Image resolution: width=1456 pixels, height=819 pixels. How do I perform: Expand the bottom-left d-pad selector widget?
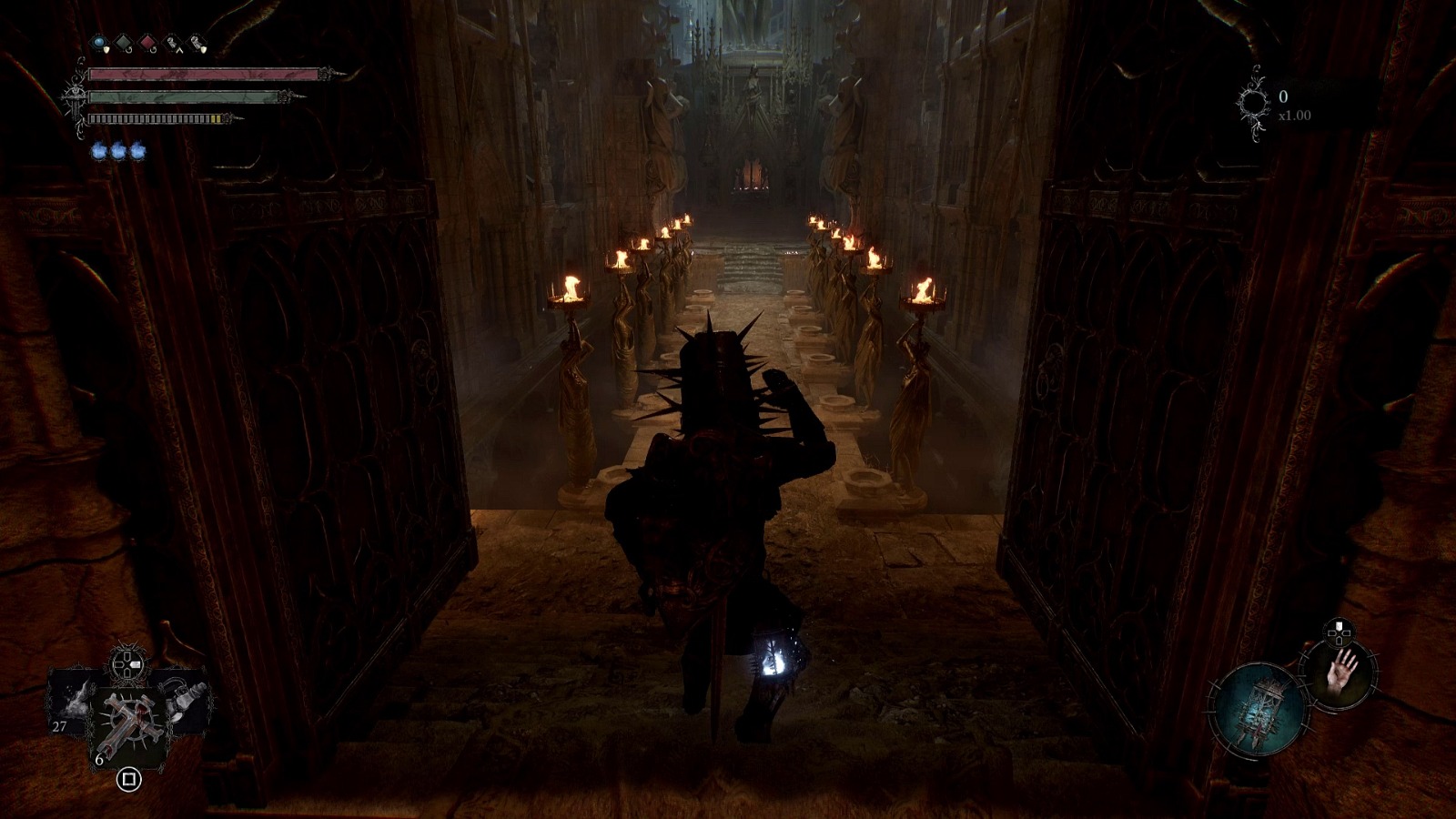coord(126,663)
